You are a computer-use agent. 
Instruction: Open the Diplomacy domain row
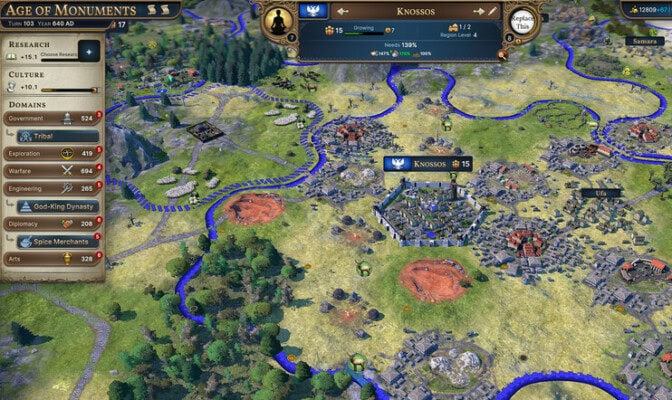(x=52, y=224)
